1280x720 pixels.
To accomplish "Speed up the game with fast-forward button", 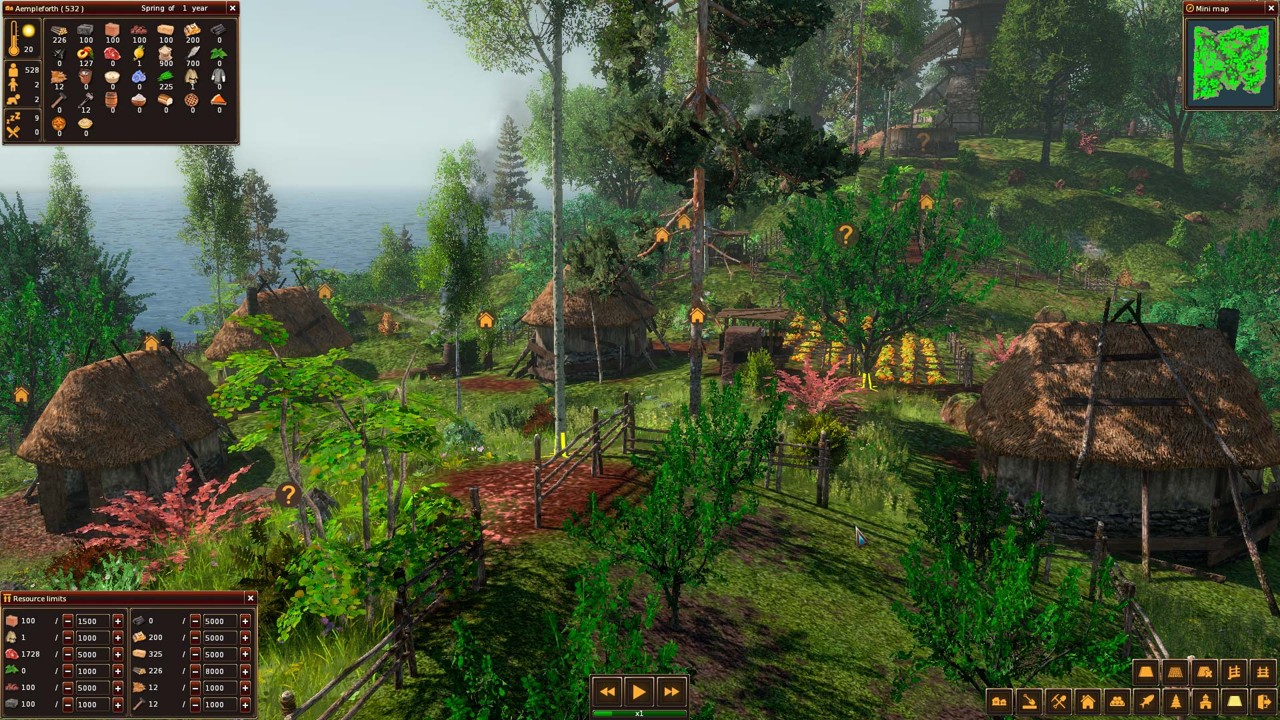I will (x=671, y=691).
